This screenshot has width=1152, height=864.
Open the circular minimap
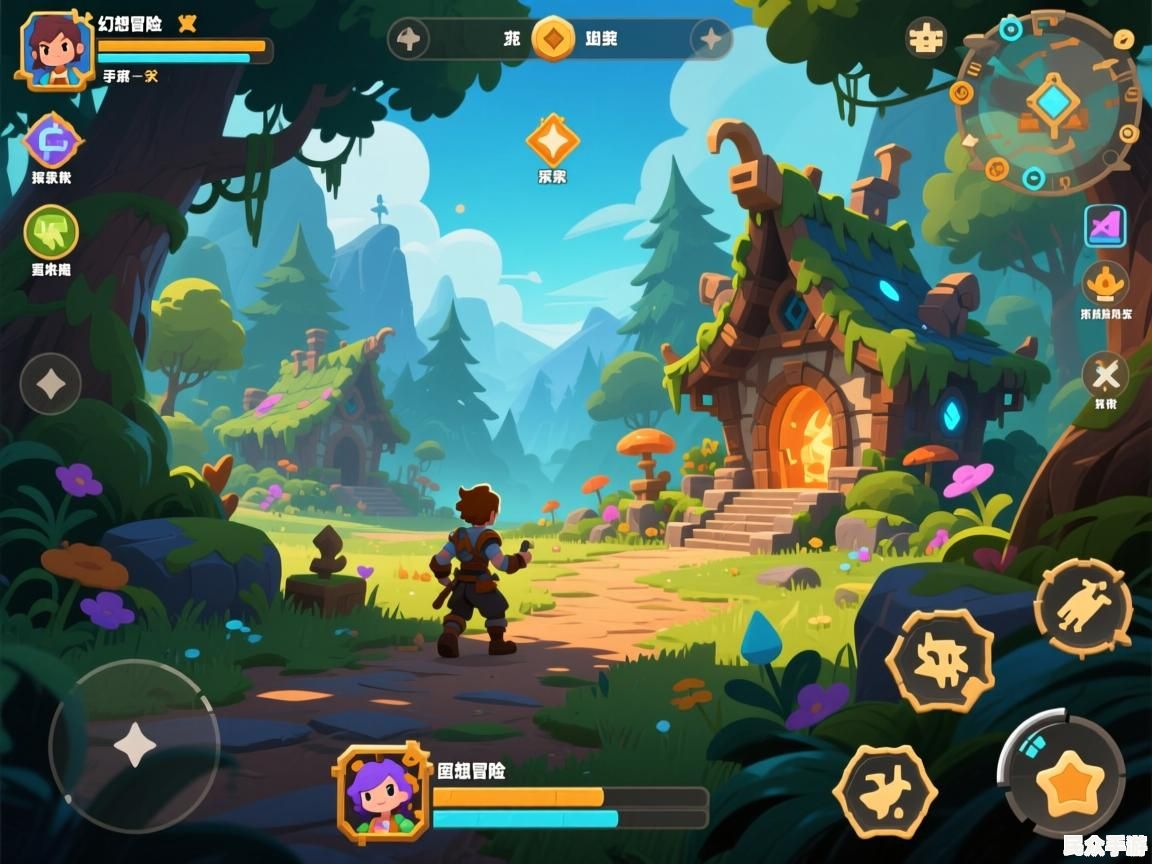point(1048,102)
